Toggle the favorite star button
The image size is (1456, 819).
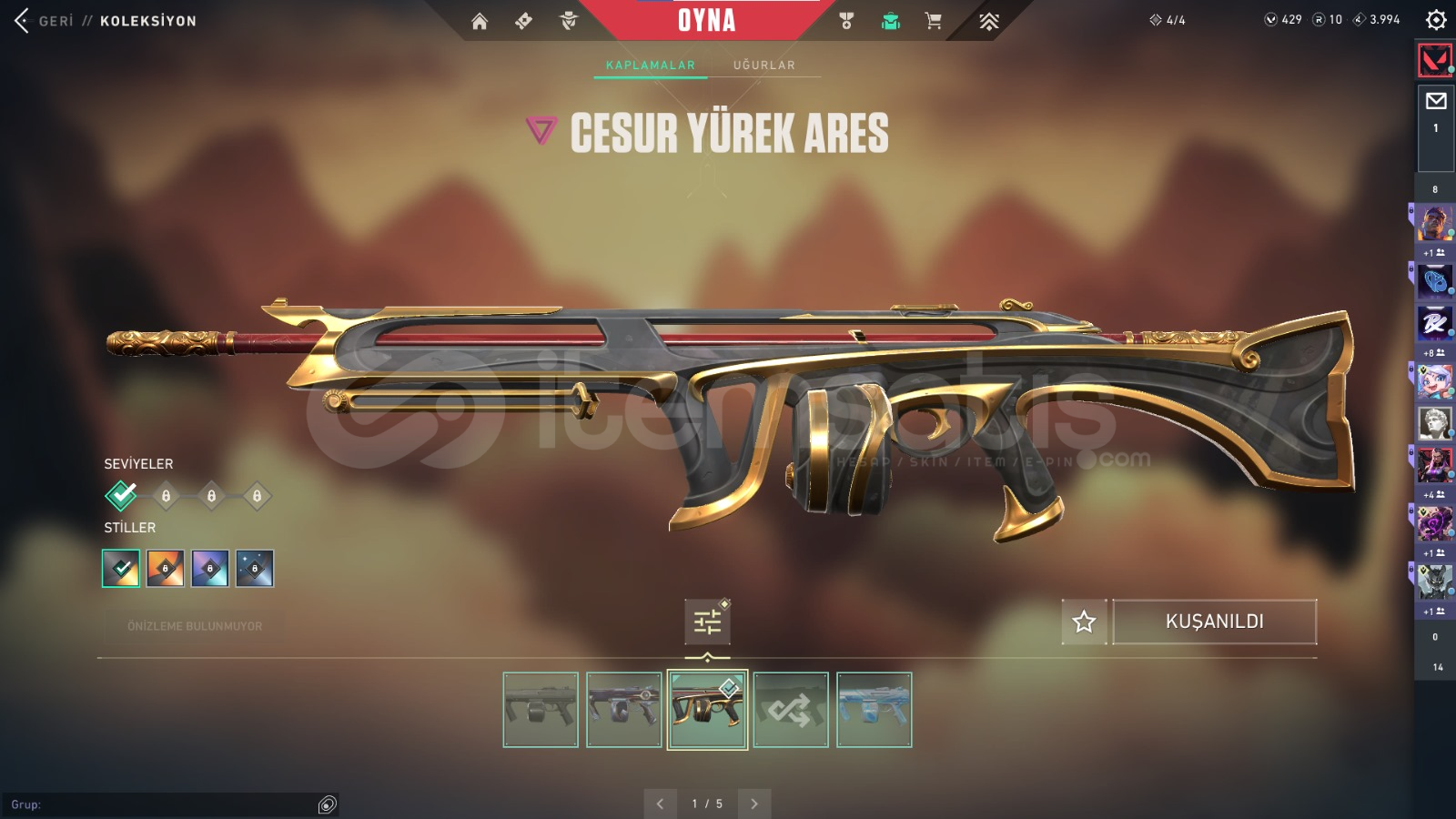point(1084,622)
